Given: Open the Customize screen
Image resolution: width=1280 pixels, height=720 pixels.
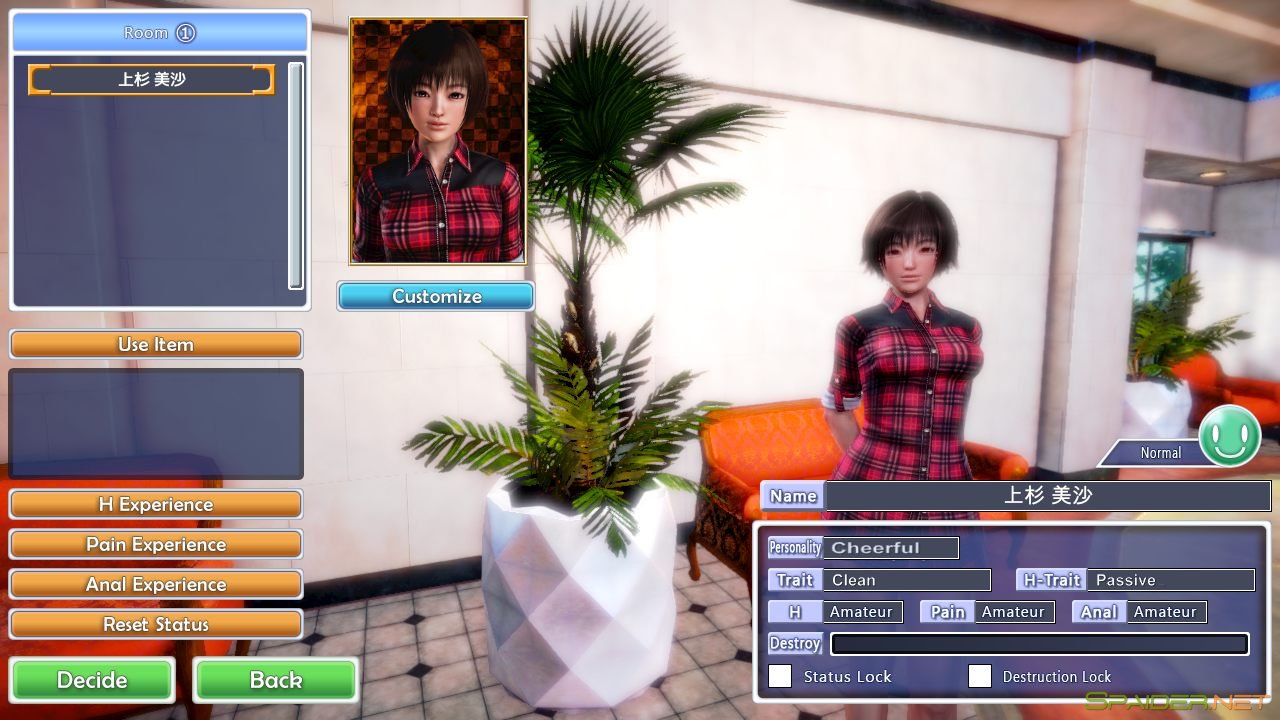Looking at the screenshot, I should [x=435, y=296].
